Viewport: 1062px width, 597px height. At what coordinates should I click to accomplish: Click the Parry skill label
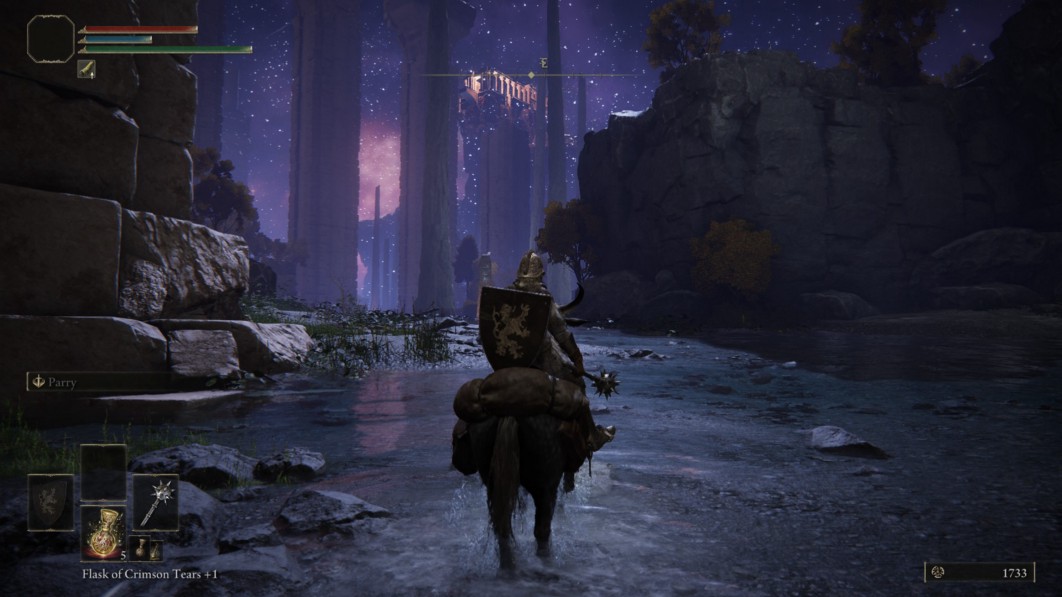[61, 382]
